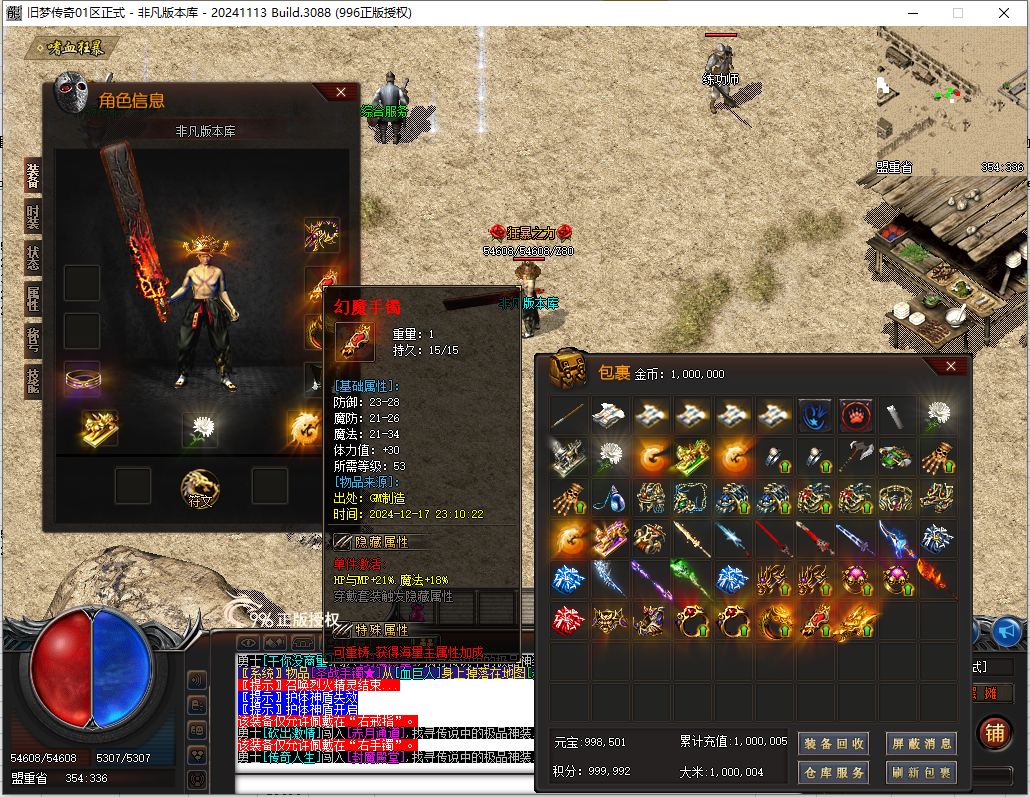Maximize the game window

957,13
